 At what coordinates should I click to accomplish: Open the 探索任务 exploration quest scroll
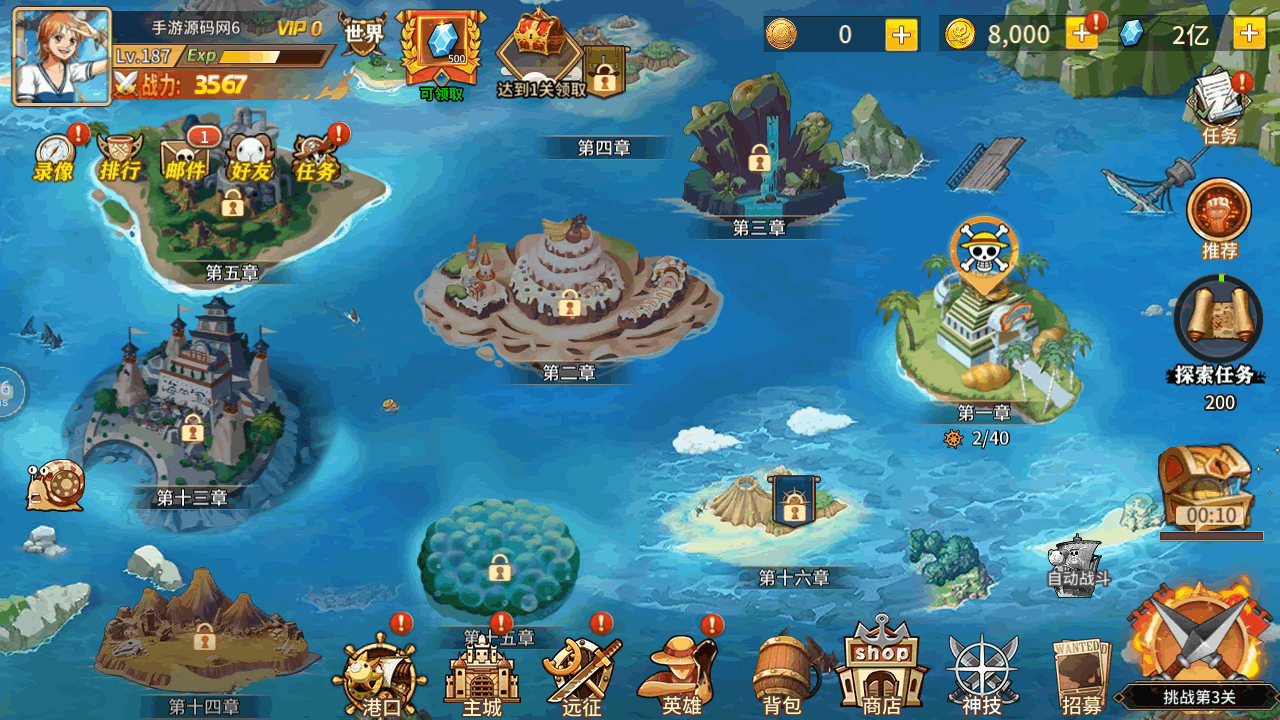1216,325
